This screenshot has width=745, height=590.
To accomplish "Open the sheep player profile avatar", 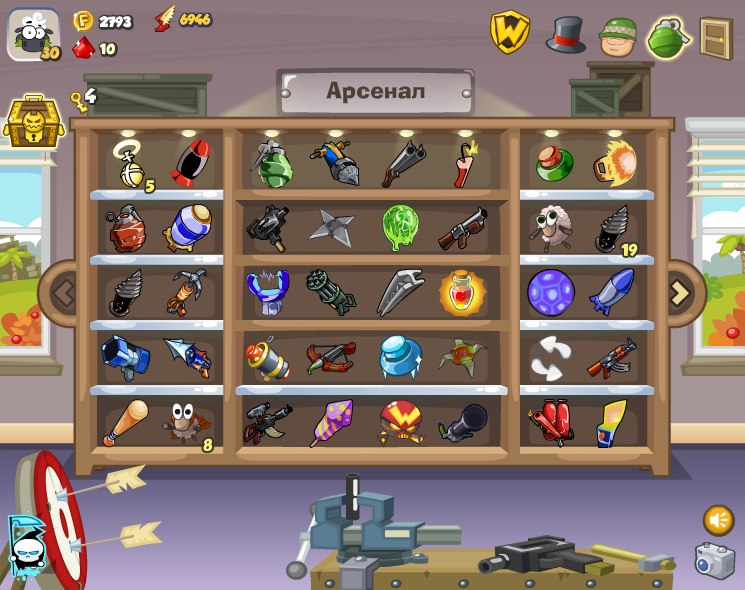I will point(33,35).
